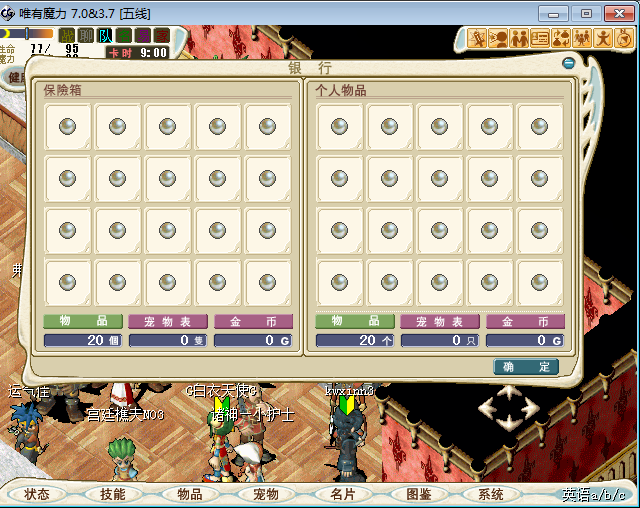Select the safe box 金币 tab
640x508 pixels.
click(x=253, y=322)
